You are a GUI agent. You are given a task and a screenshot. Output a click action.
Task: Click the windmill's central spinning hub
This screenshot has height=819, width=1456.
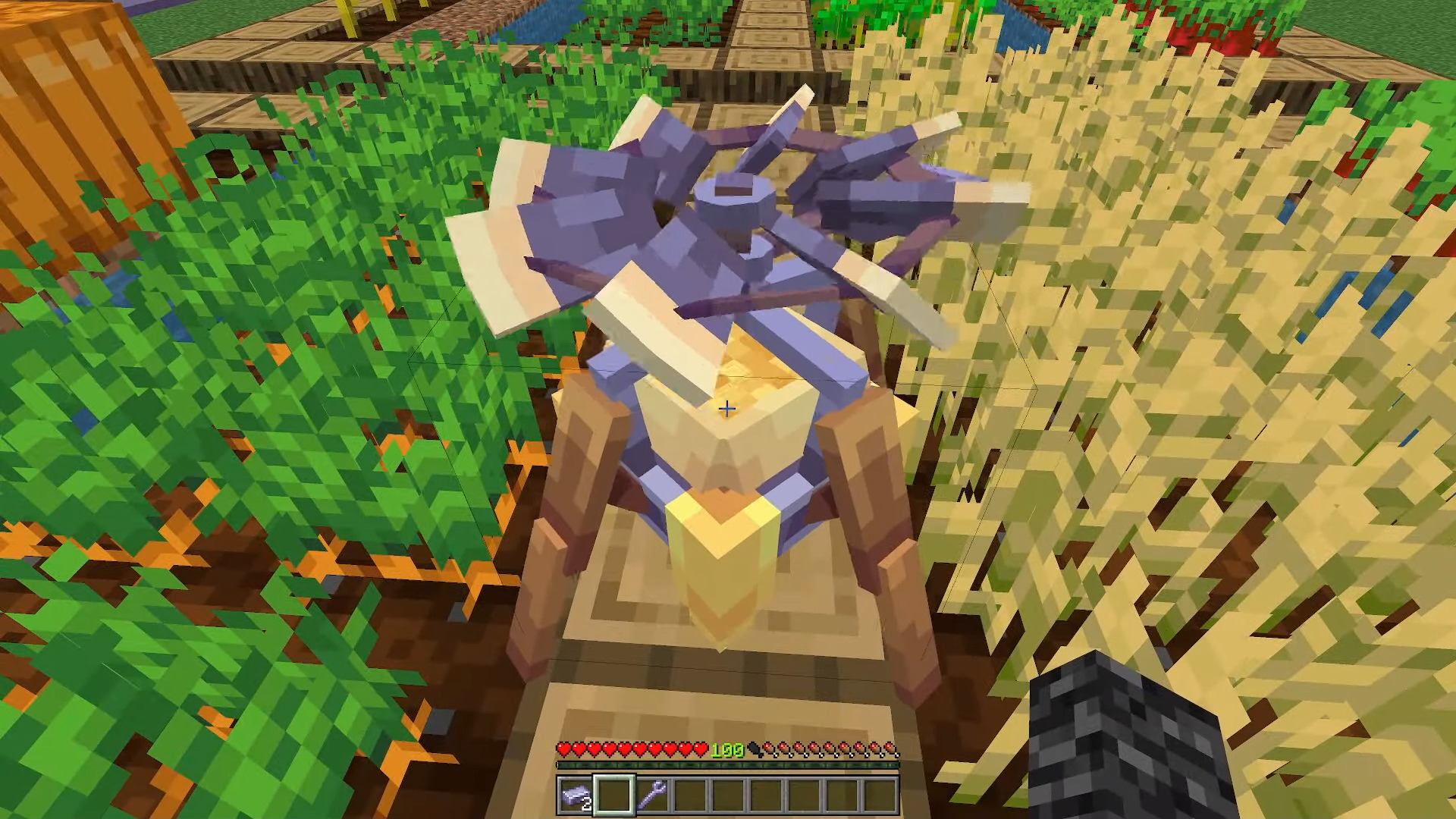click(x=732, y=201)
